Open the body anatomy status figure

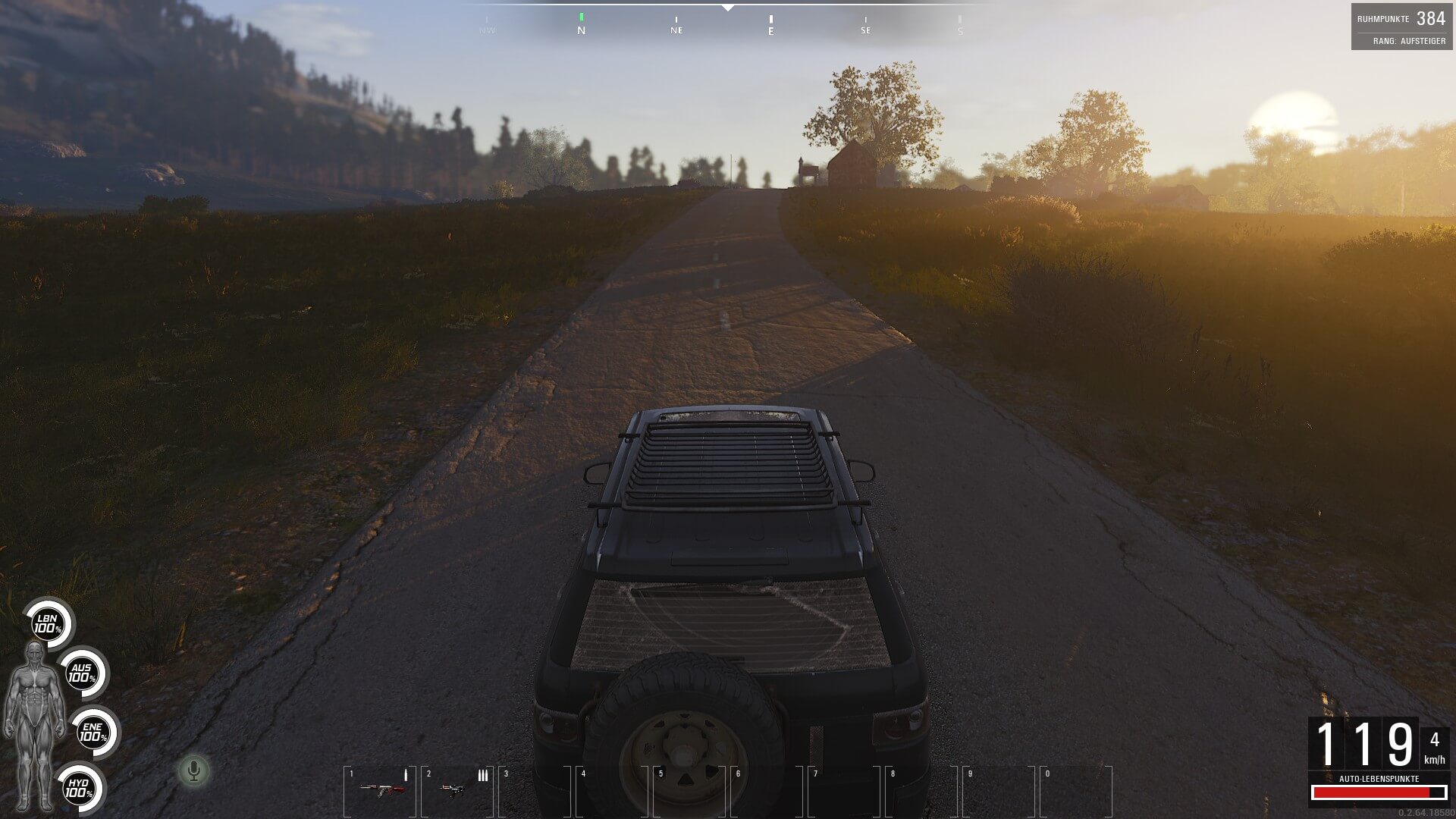[34, 724]
